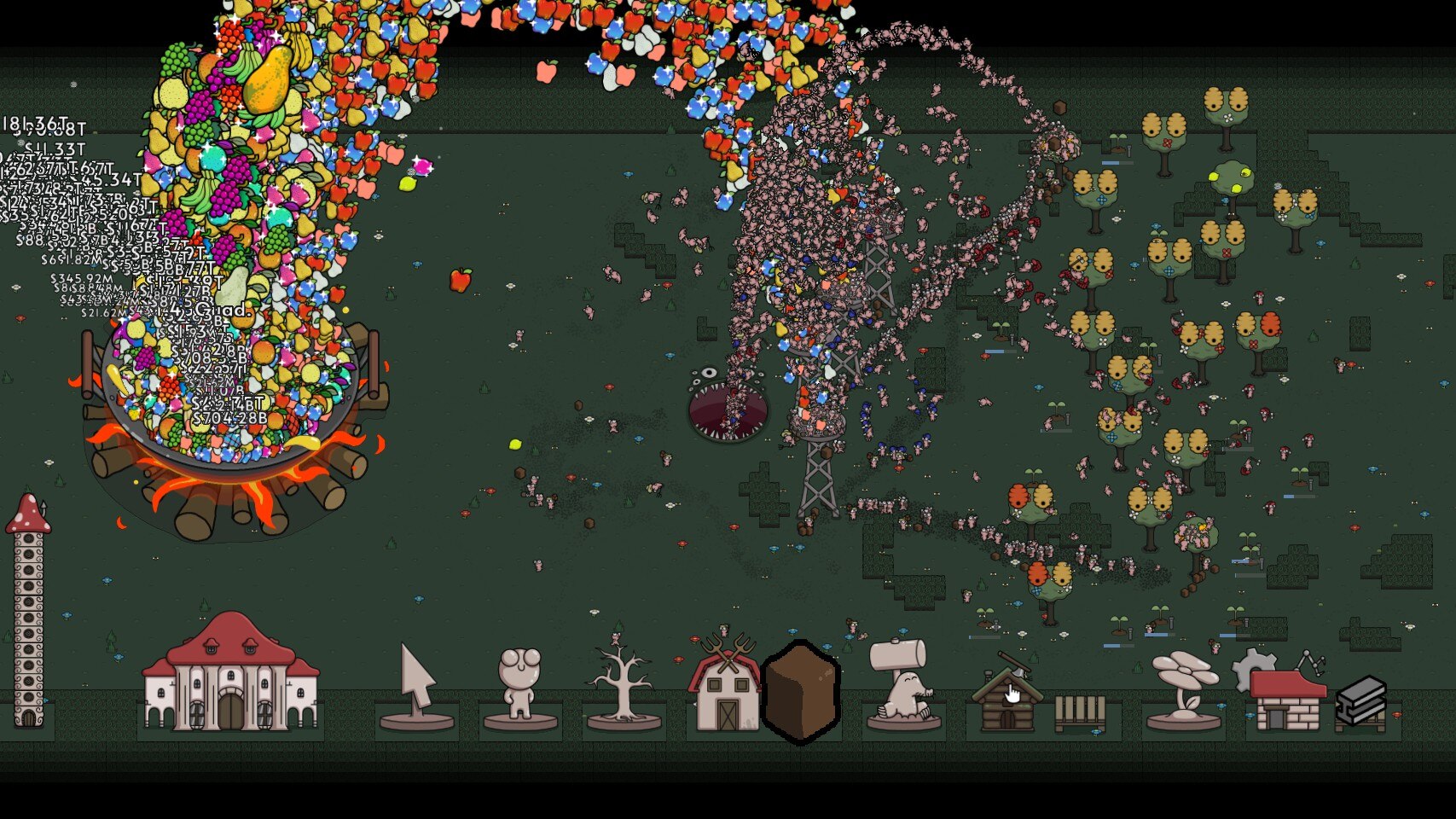This screenshot has height=819, width=1456.
Task: Select the mole with hammer statue
Action: 902,682
